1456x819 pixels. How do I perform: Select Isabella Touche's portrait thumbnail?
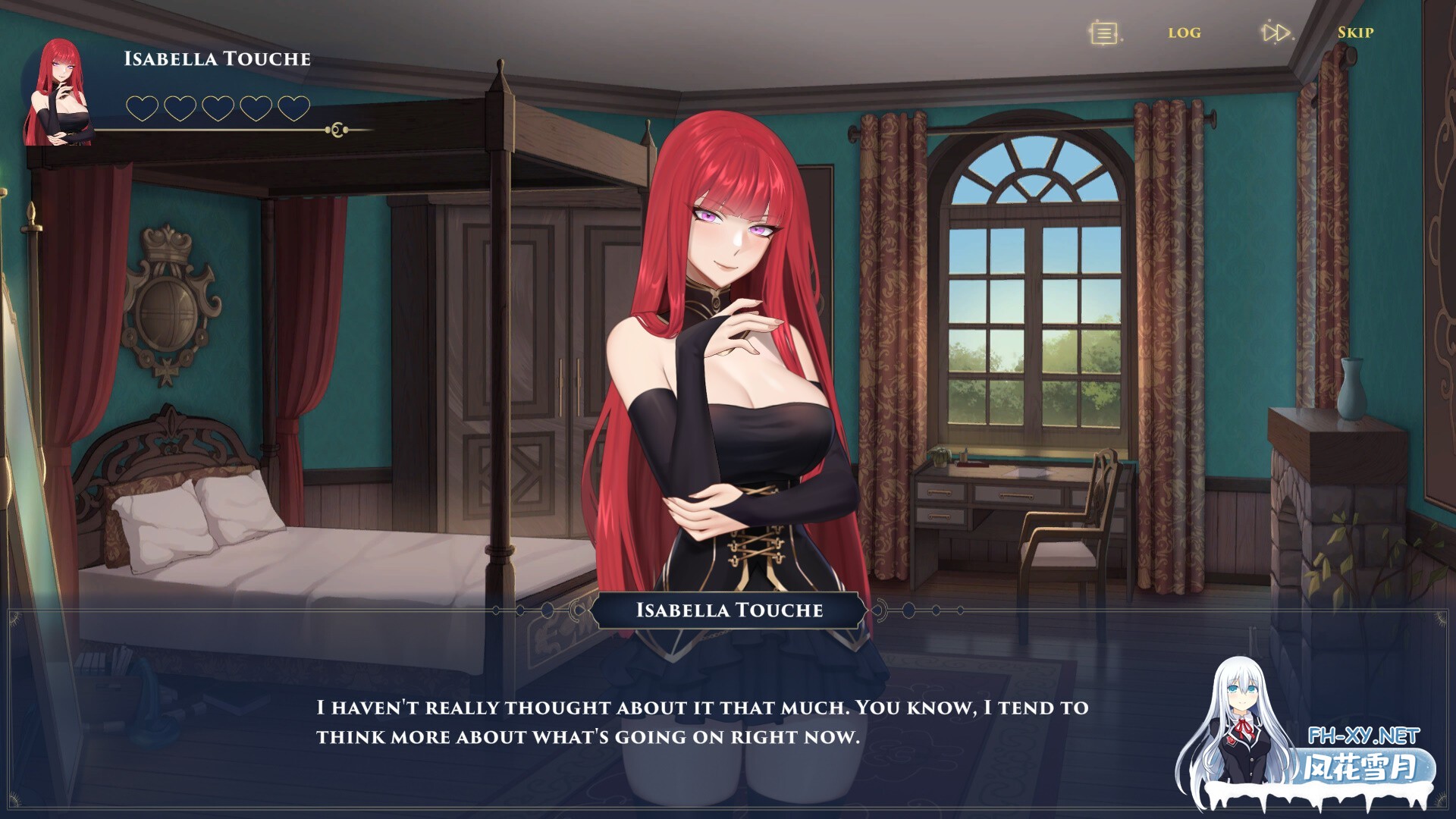tap(59, 93)
